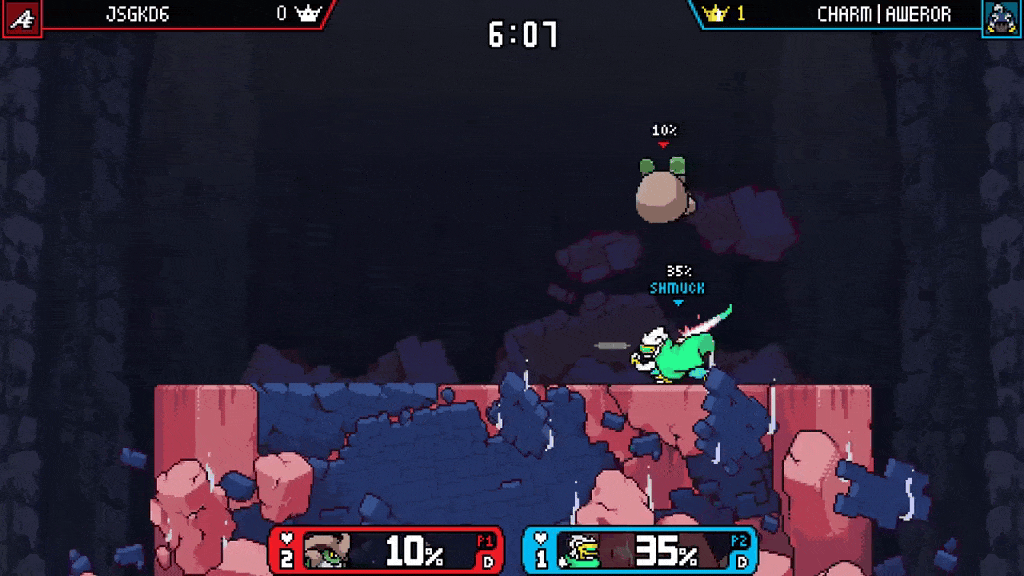
Task: Click the red A logo beside JSGKD6
Action: pos(20,18)
